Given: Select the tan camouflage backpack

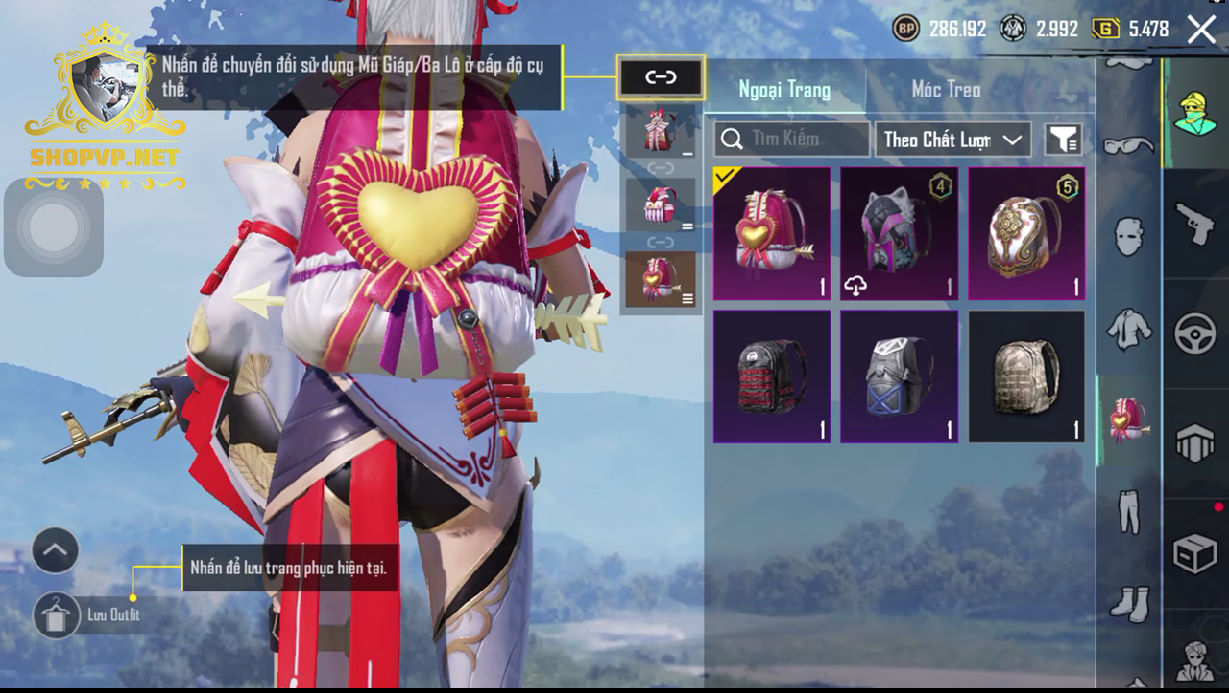Looking at the screenshot, I should click(x=1027, y=376).
